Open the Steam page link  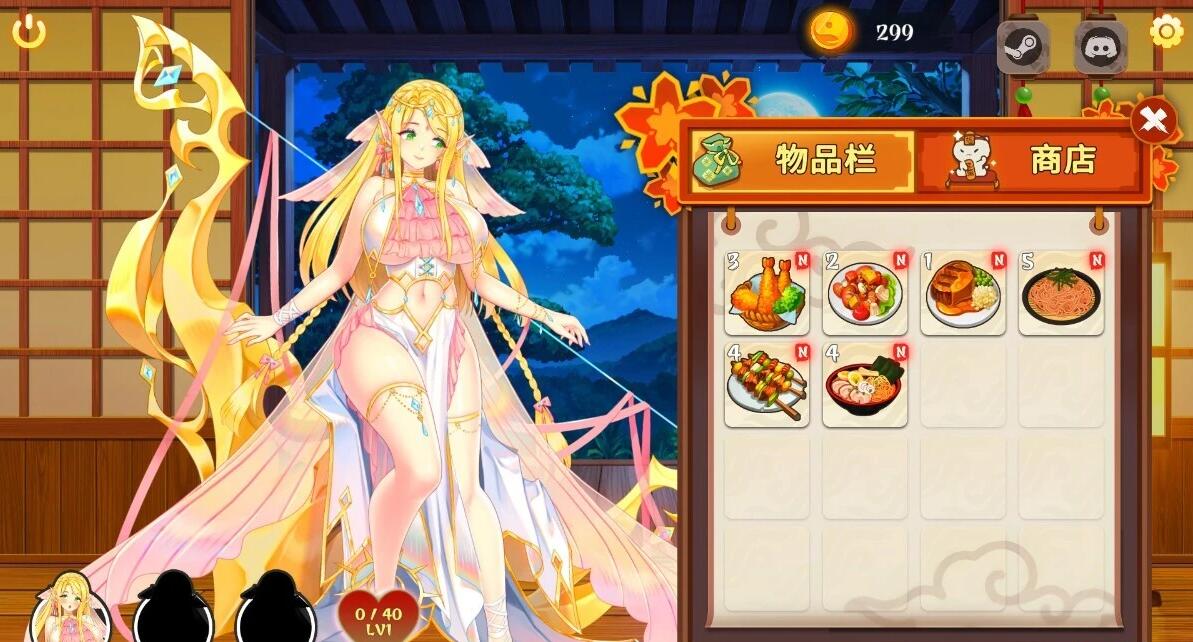coord(1023,47)
